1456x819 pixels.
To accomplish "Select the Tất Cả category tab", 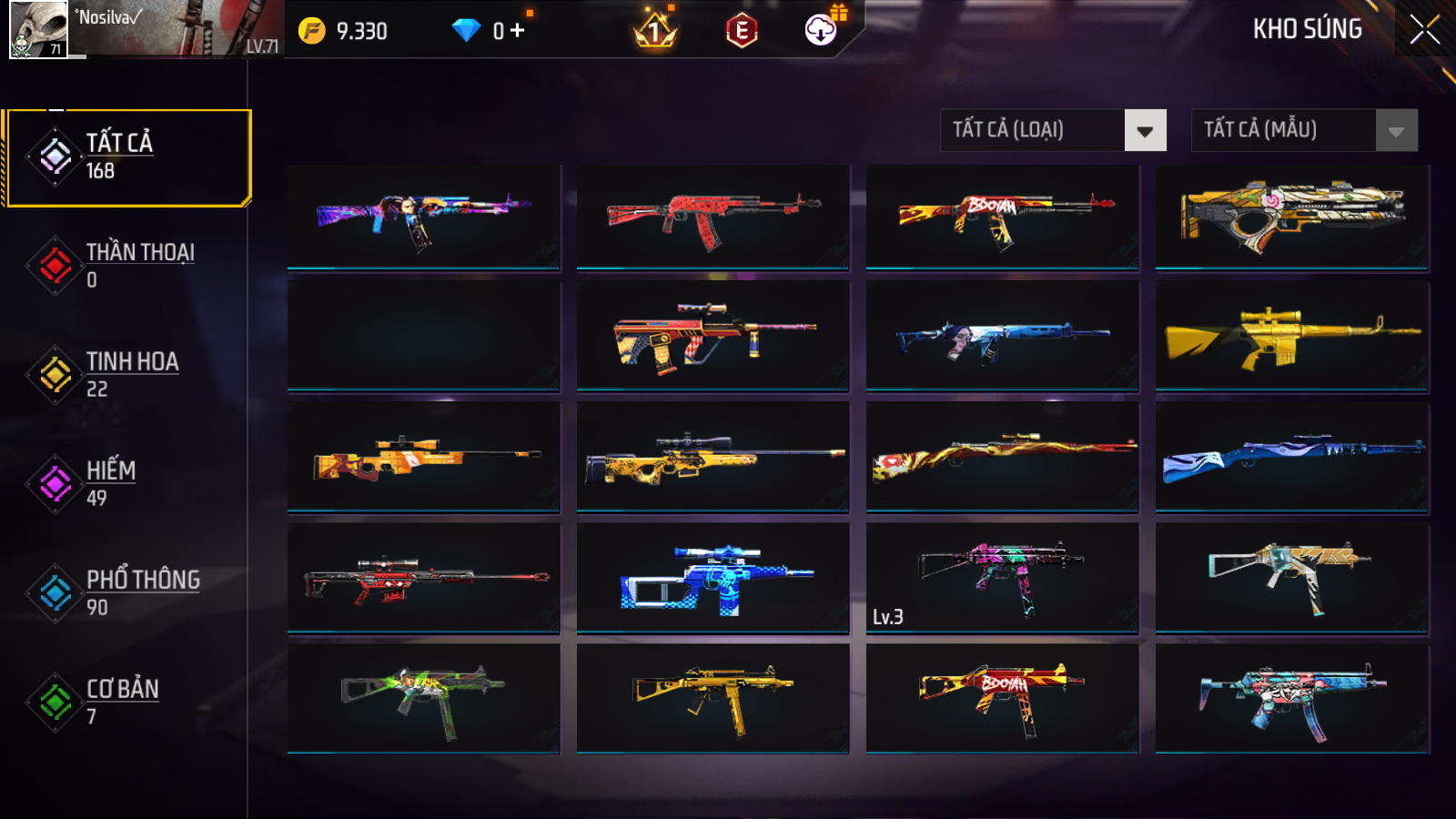I will (127, 157).
